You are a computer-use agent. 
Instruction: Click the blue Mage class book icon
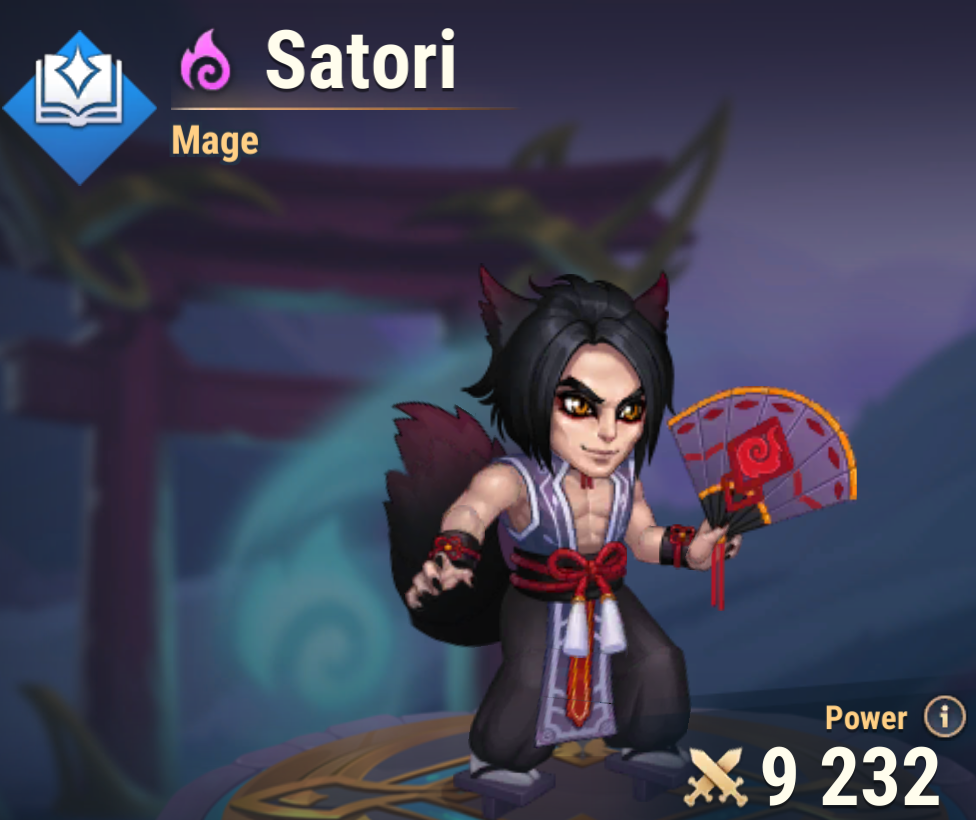[80, 107]
